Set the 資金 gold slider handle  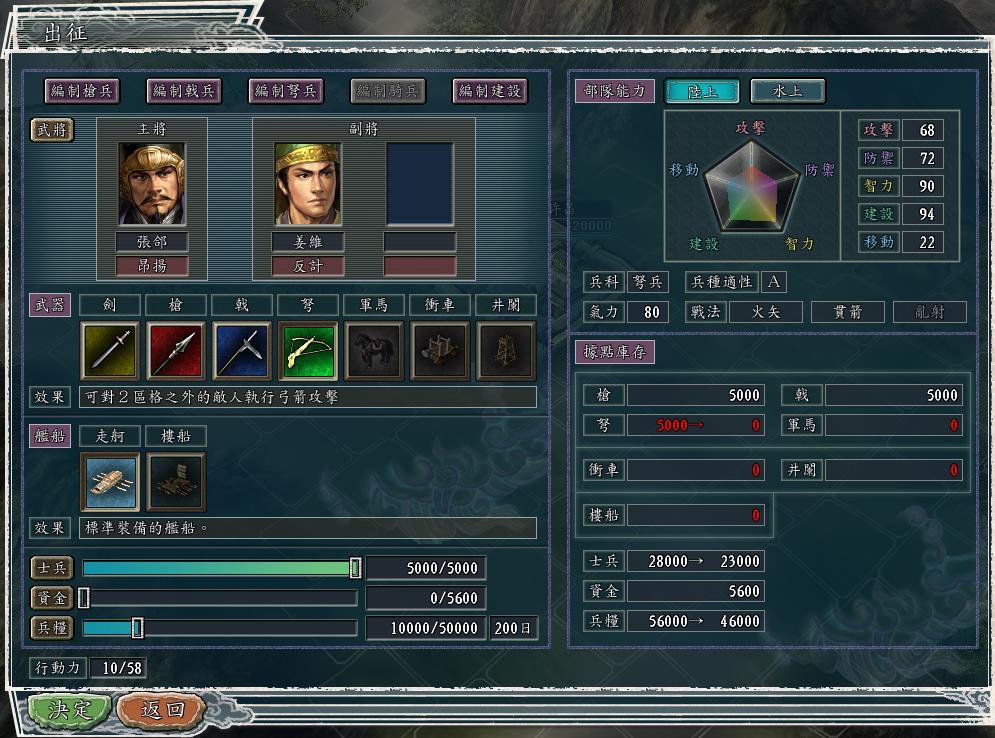[x=84, y=598]
